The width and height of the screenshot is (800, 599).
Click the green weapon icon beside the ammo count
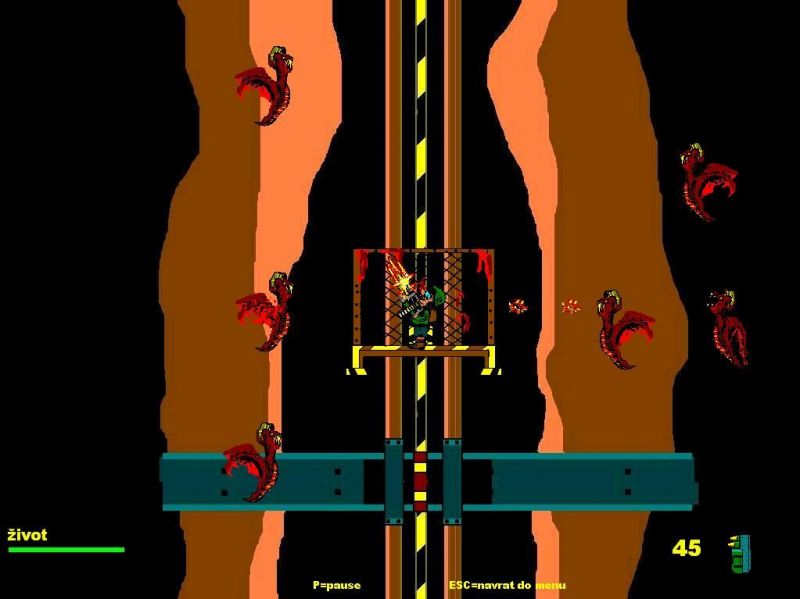pos(739,553)
